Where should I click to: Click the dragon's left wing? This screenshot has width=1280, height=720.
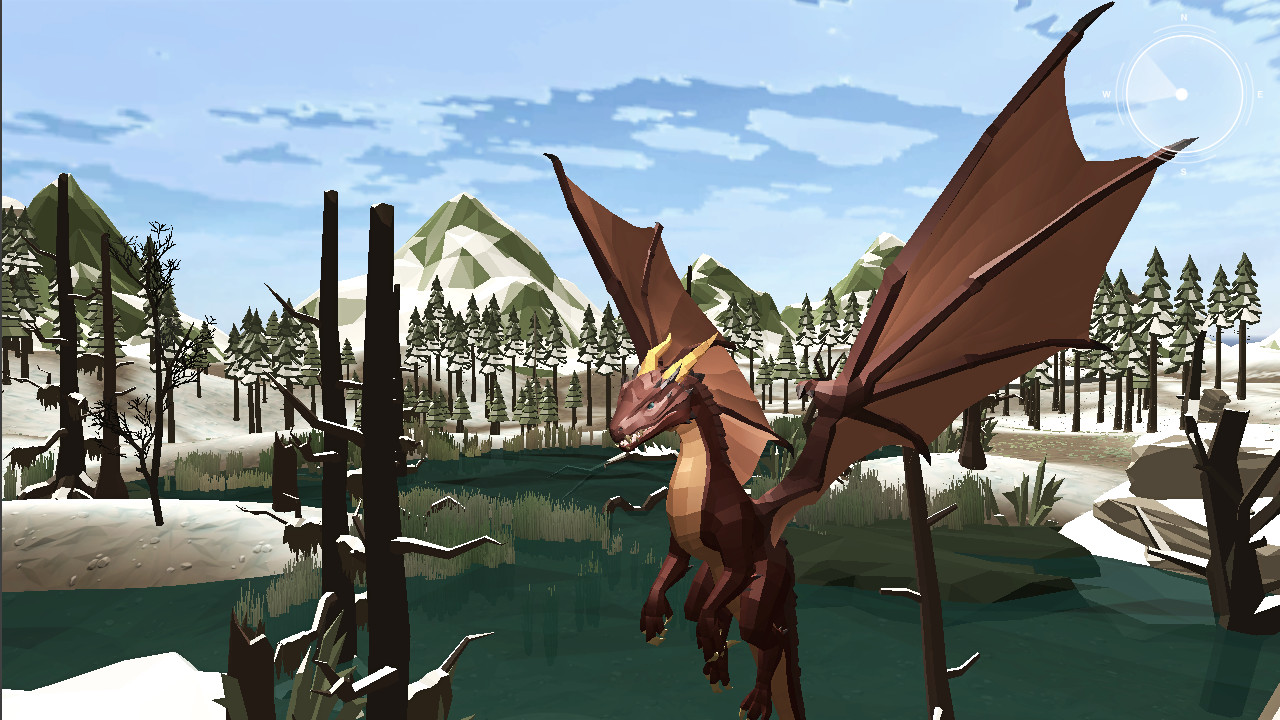click(x=620, y=250)
